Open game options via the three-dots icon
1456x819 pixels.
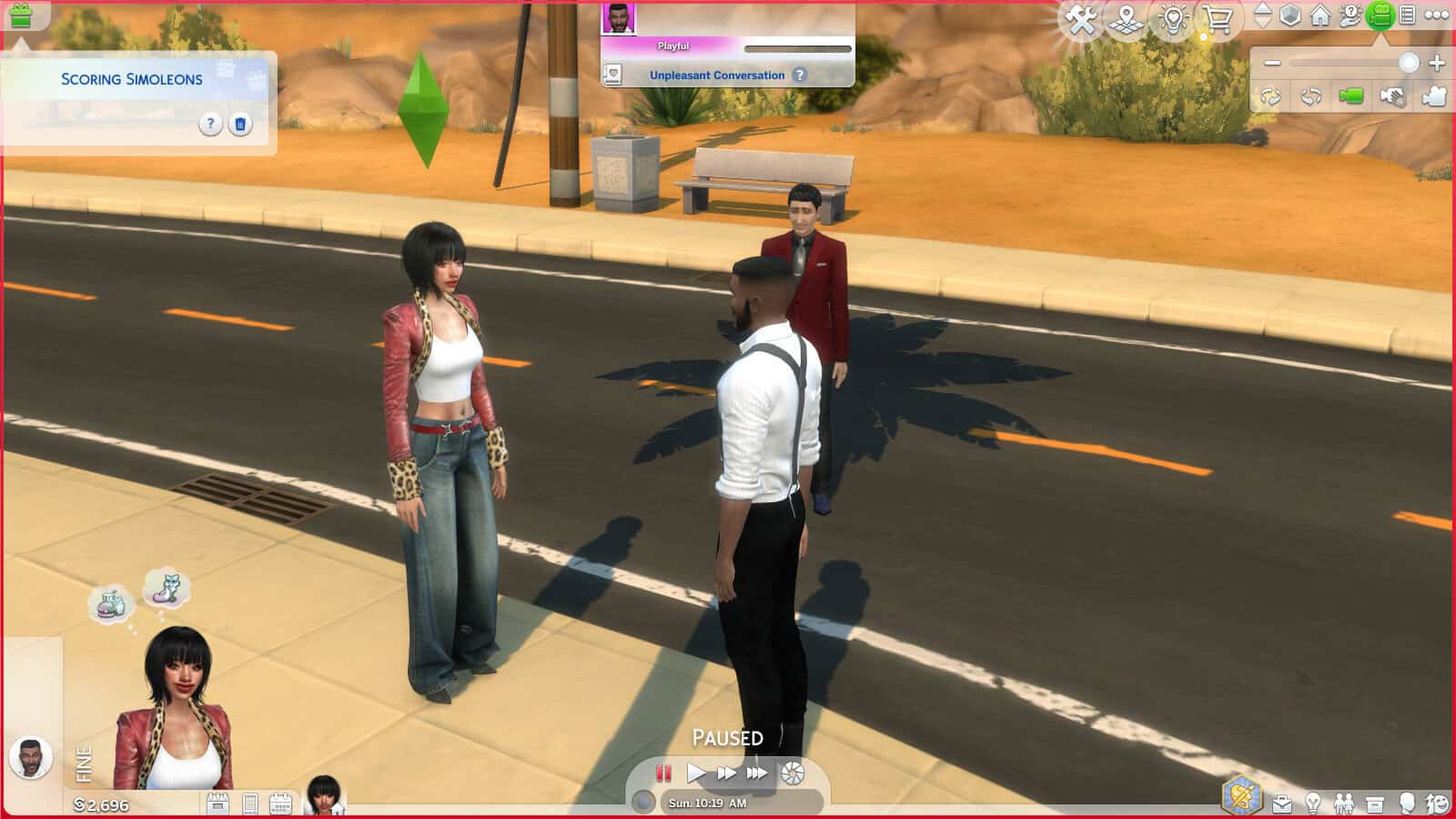[1436, 16]
